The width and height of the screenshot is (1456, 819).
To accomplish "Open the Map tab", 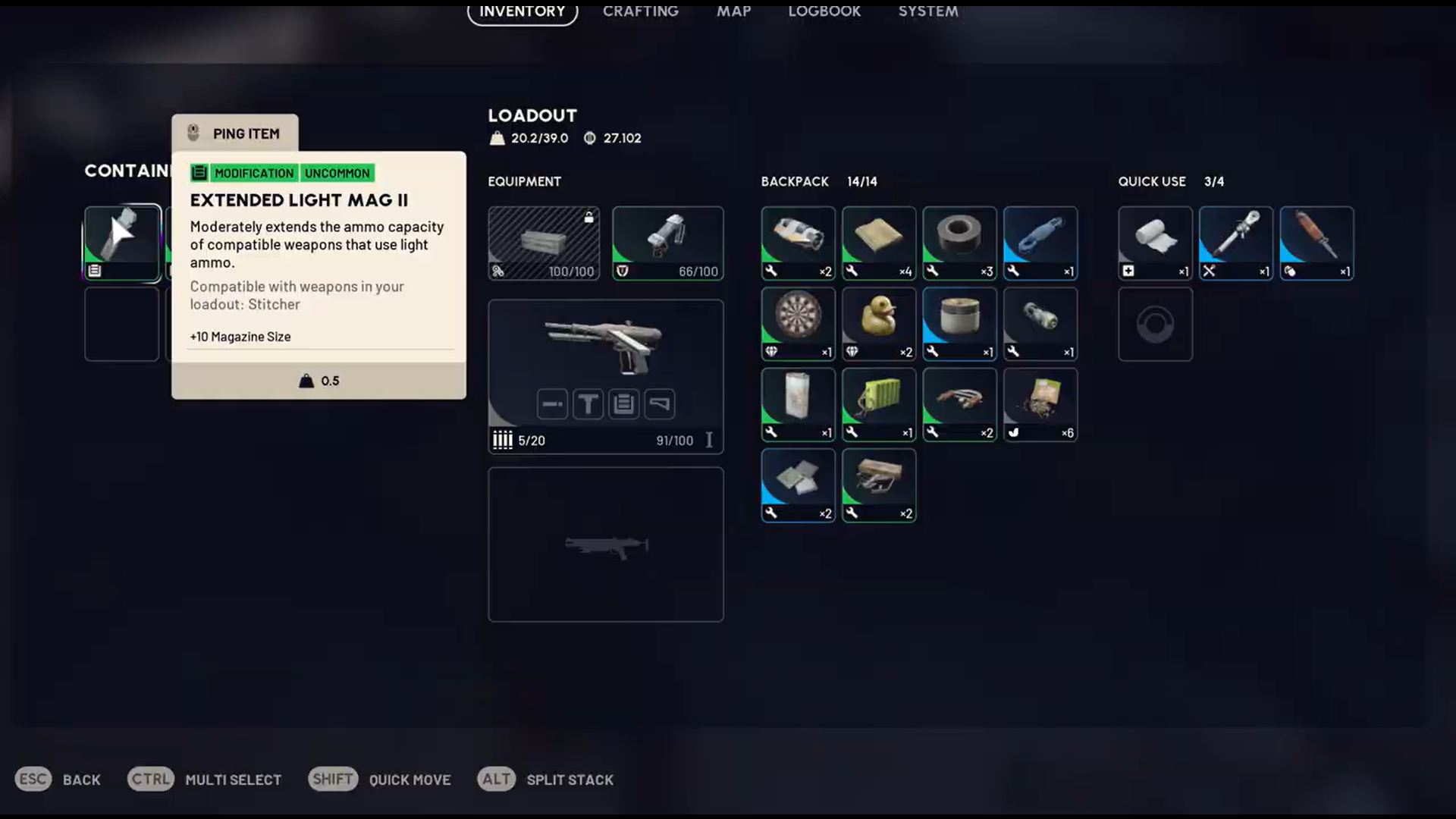I will [x=733, y=11].
